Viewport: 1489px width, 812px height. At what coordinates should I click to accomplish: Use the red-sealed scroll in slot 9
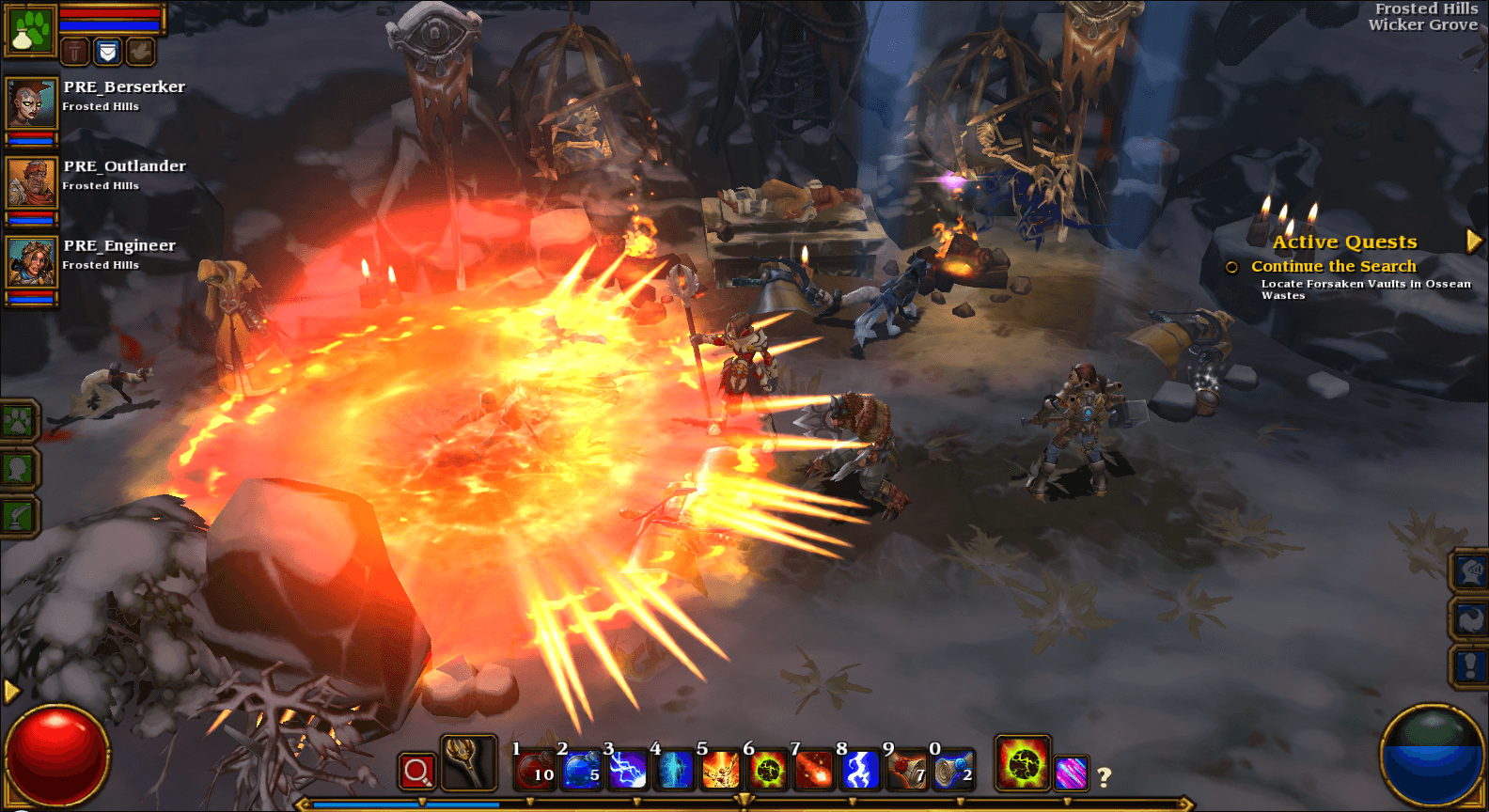(906, 771)
